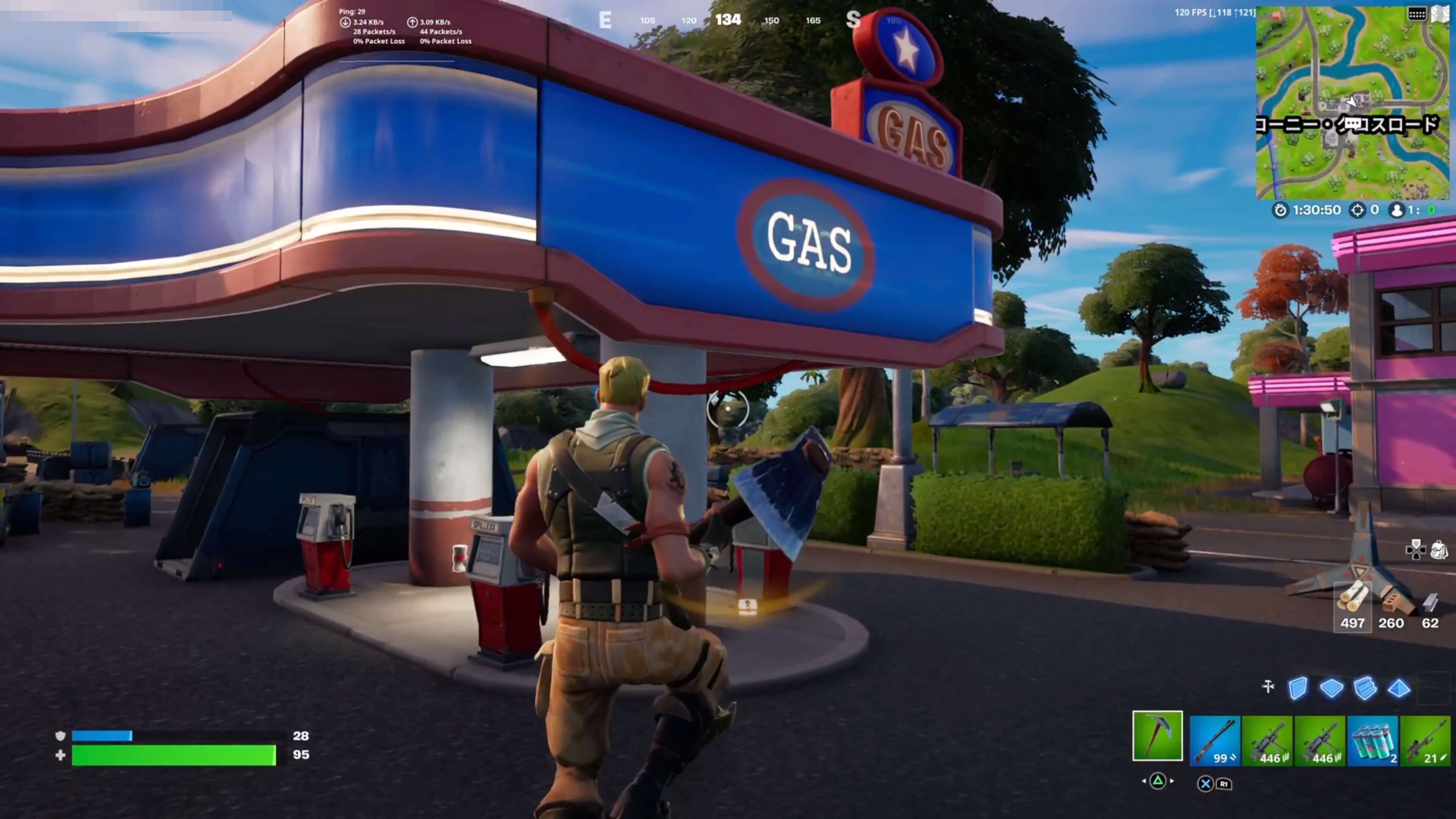
Task: Click the keyboard icon above the minimap
Action: pos(1417,14)
